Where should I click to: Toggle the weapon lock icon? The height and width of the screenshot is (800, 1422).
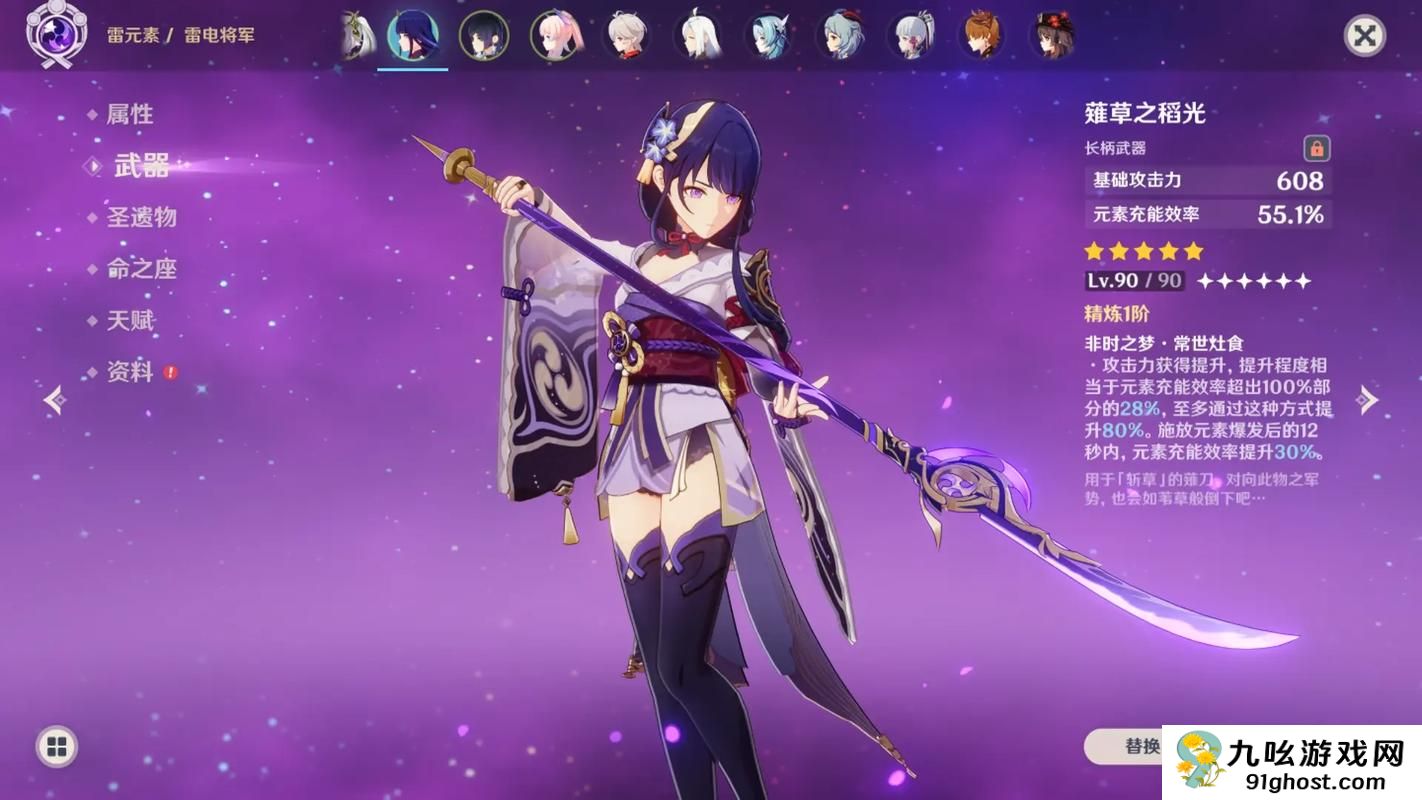(x=1317, y=149)
